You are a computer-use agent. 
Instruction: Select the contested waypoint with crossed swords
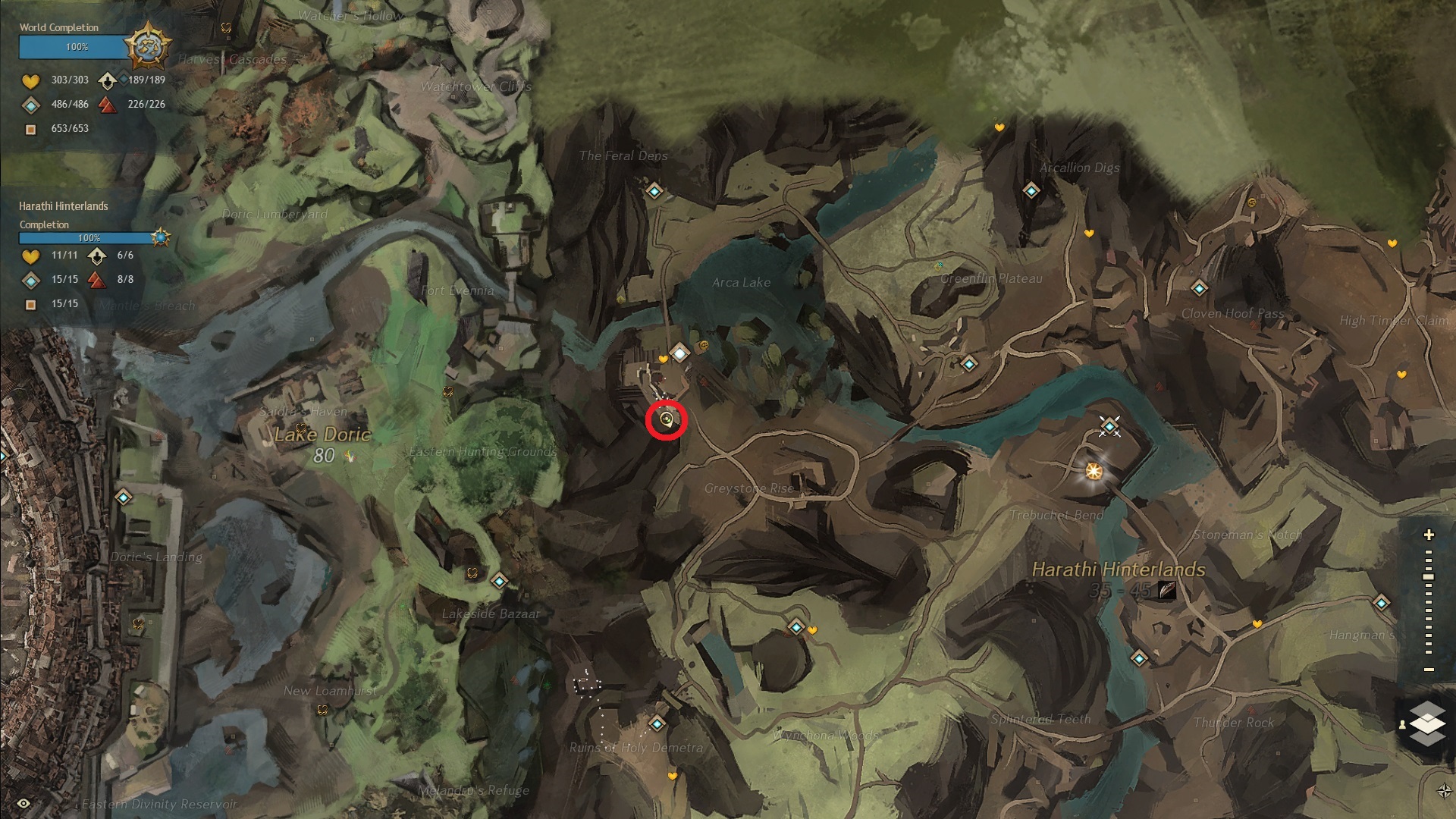[1110, 427]
